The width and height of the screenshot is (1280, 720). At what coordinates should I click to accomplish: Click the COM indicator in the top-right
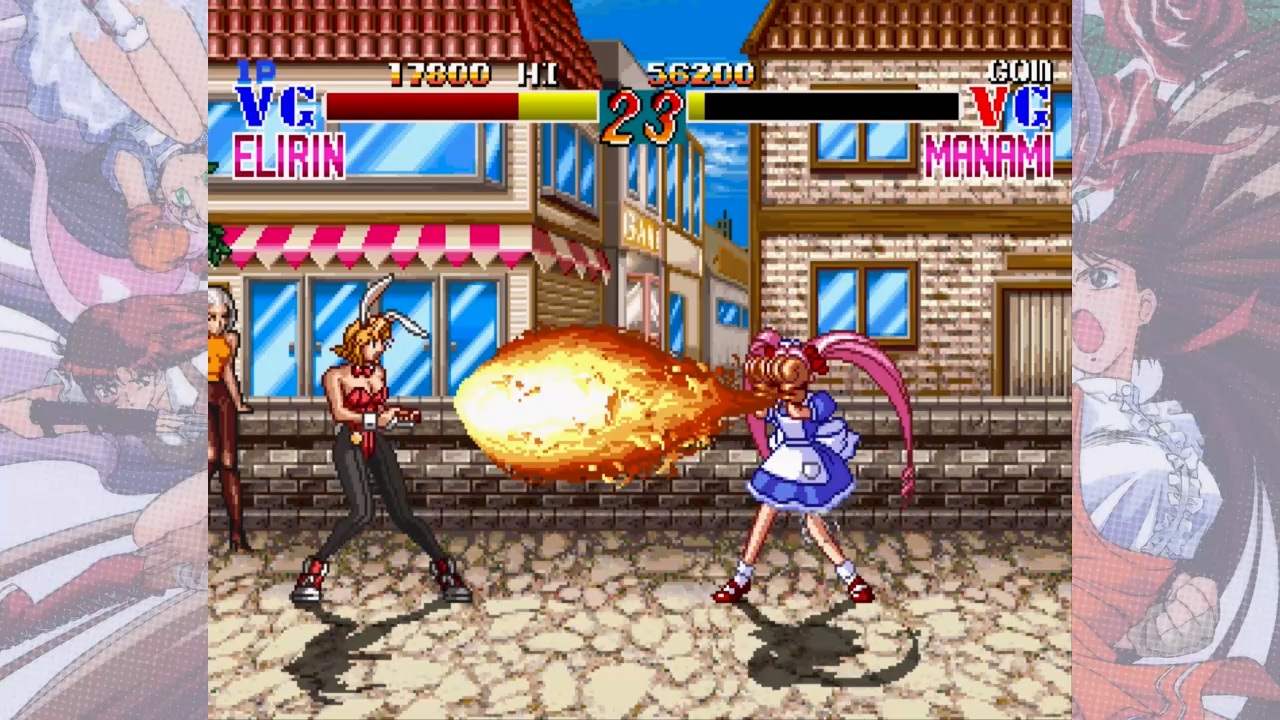(x=1017, y=70)
